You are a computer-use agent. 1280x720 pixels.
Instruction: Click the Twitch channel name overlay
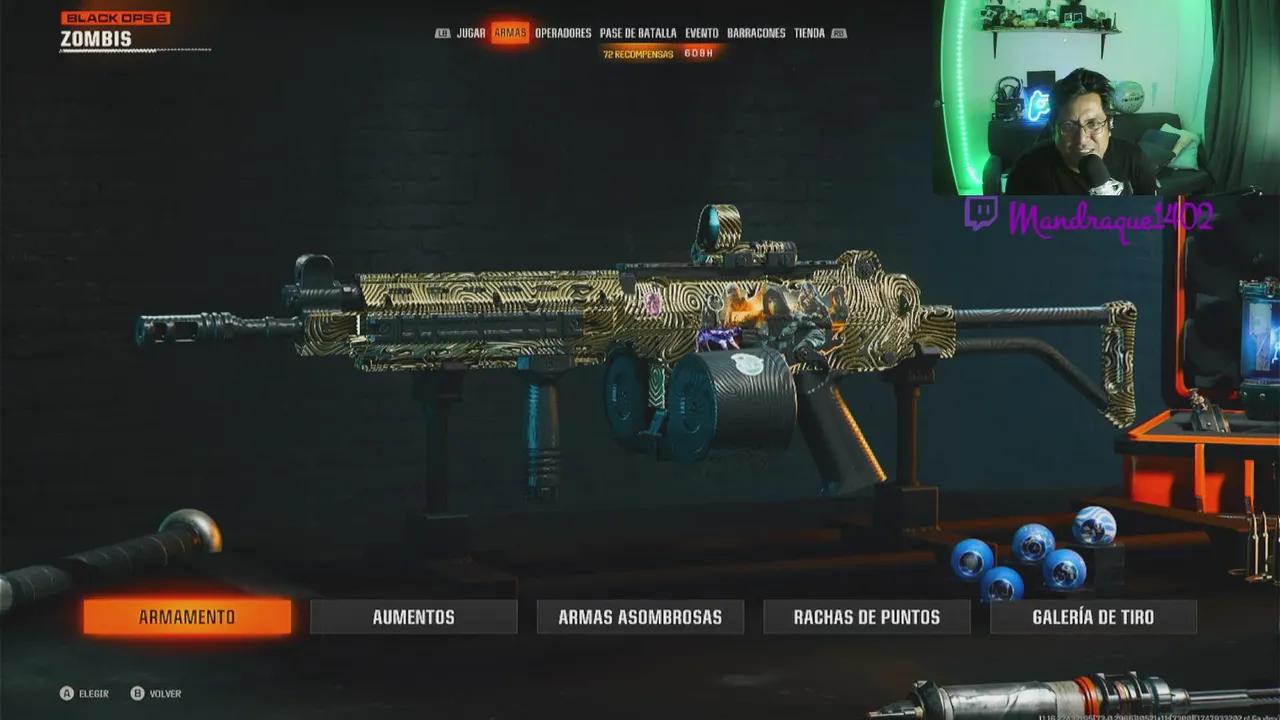[x=1110, y=217]
